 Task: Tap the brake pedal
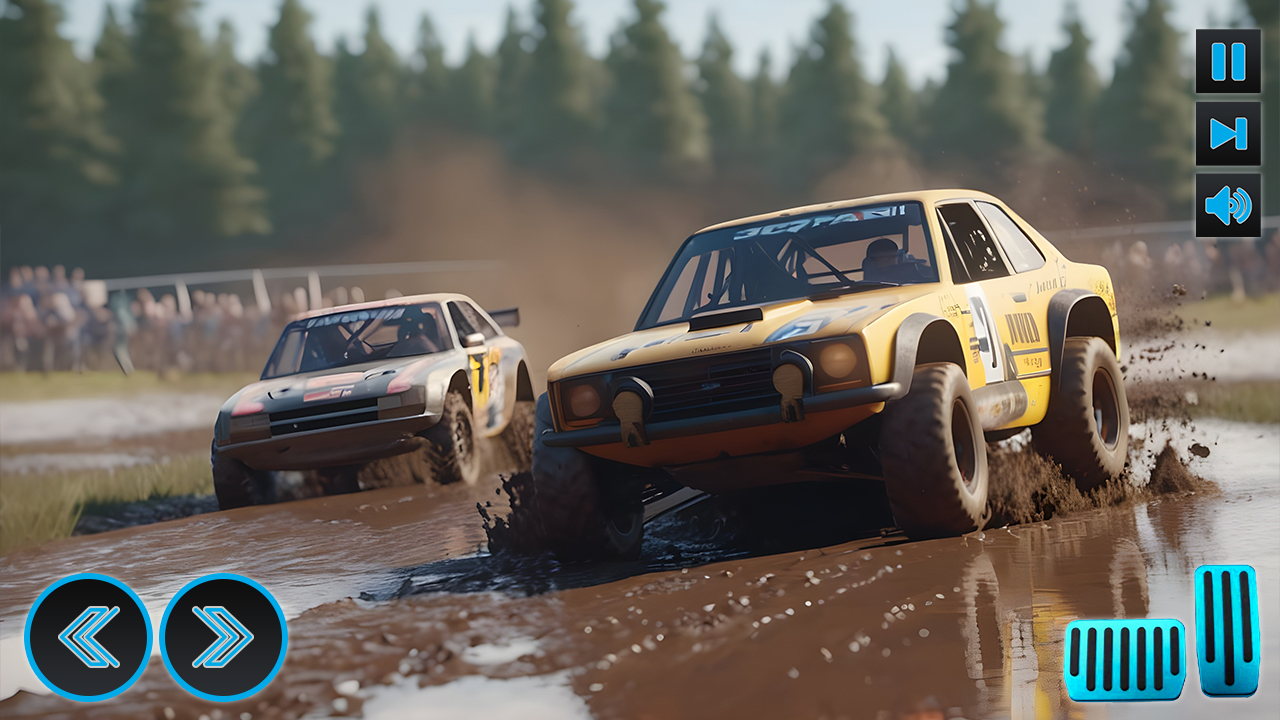tap(1124, 660)
